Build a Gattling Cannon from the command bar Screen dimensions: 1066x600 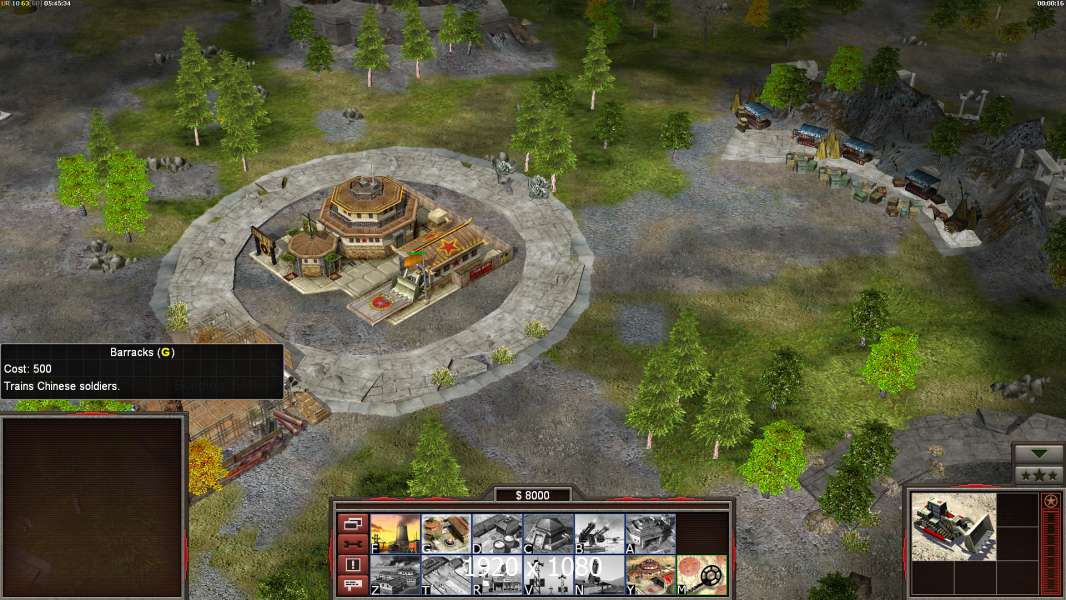coord(599,534)
